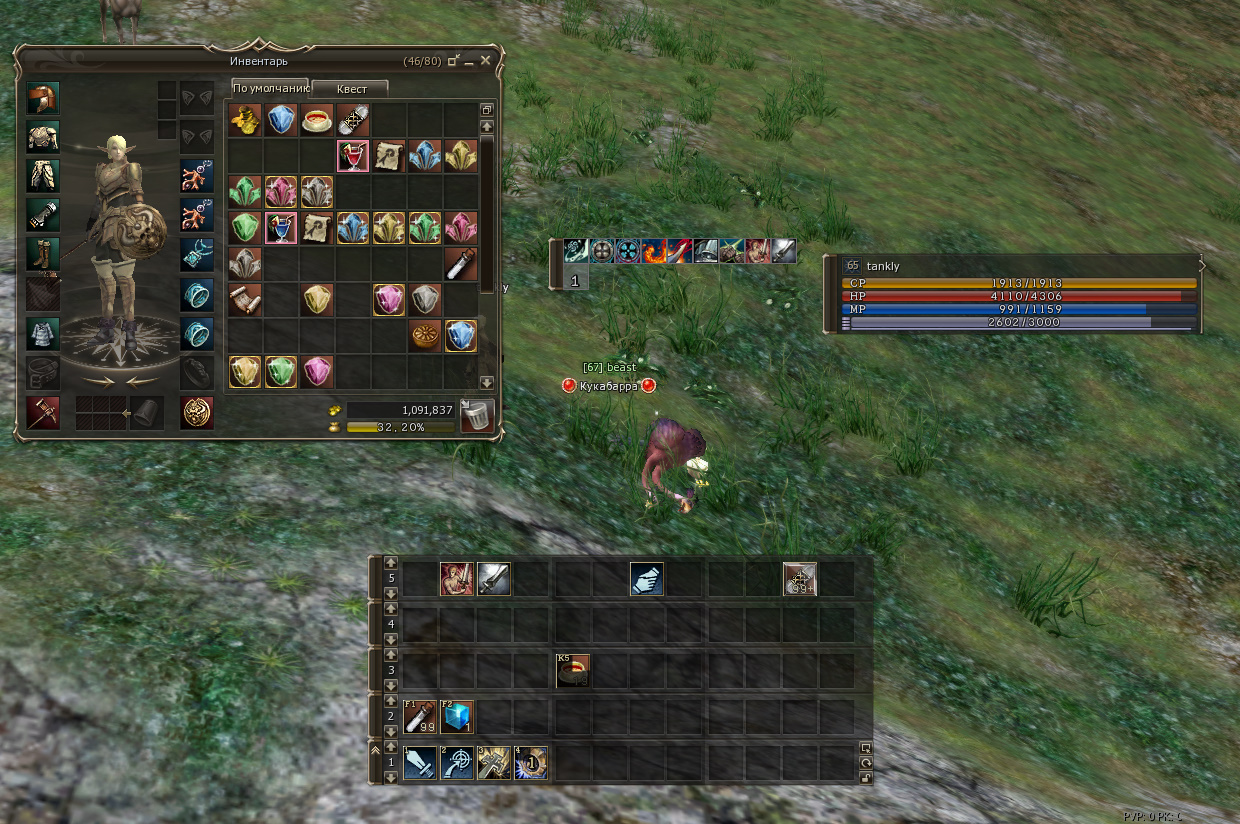Toggle the hotbar lock button
Screen dimensions: 1240x824
pos(866,778)
